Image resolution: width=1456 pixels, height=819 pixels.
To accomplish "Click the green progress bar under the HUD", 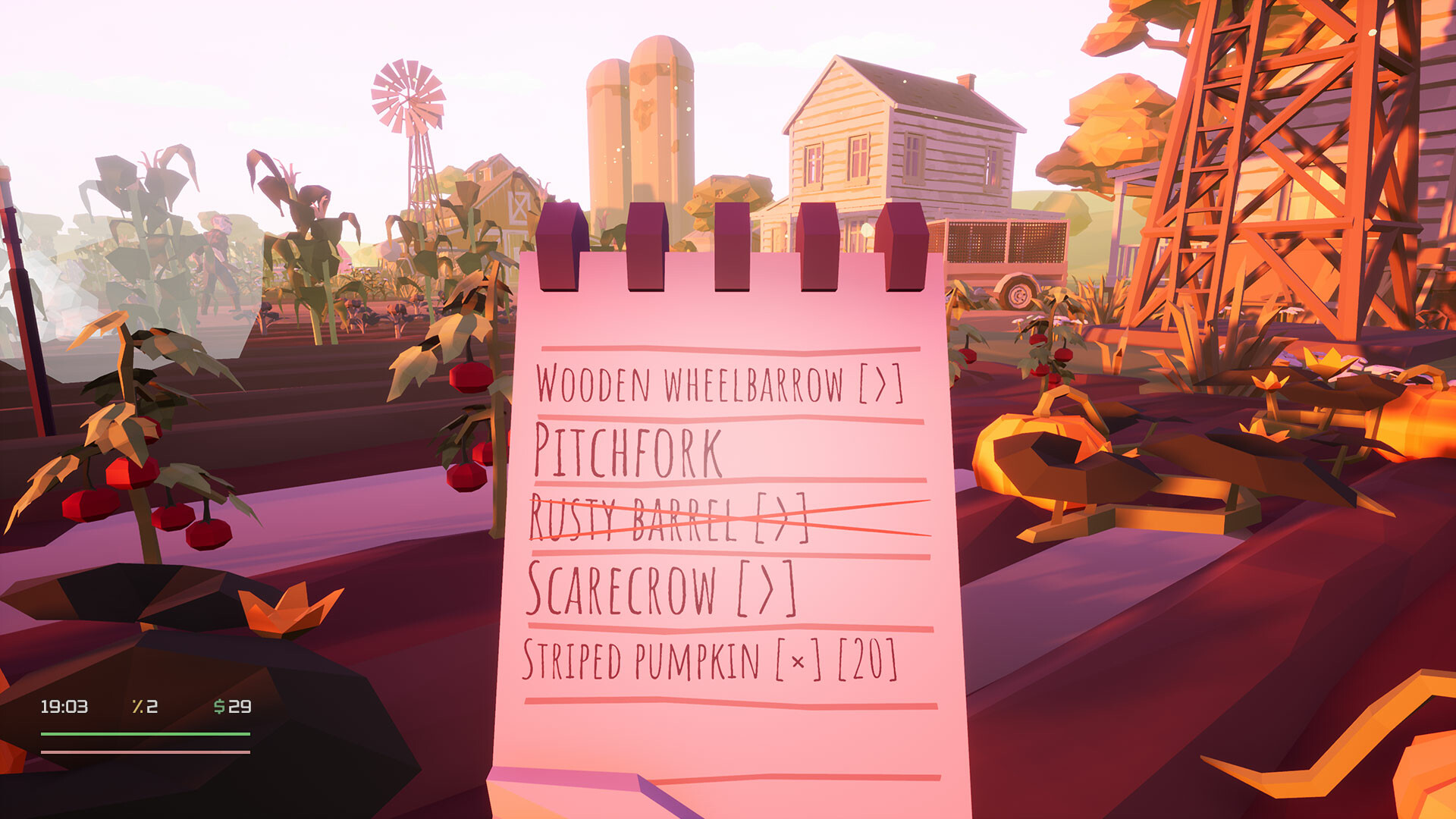I will pyautogui.click(x=144, y=734).
